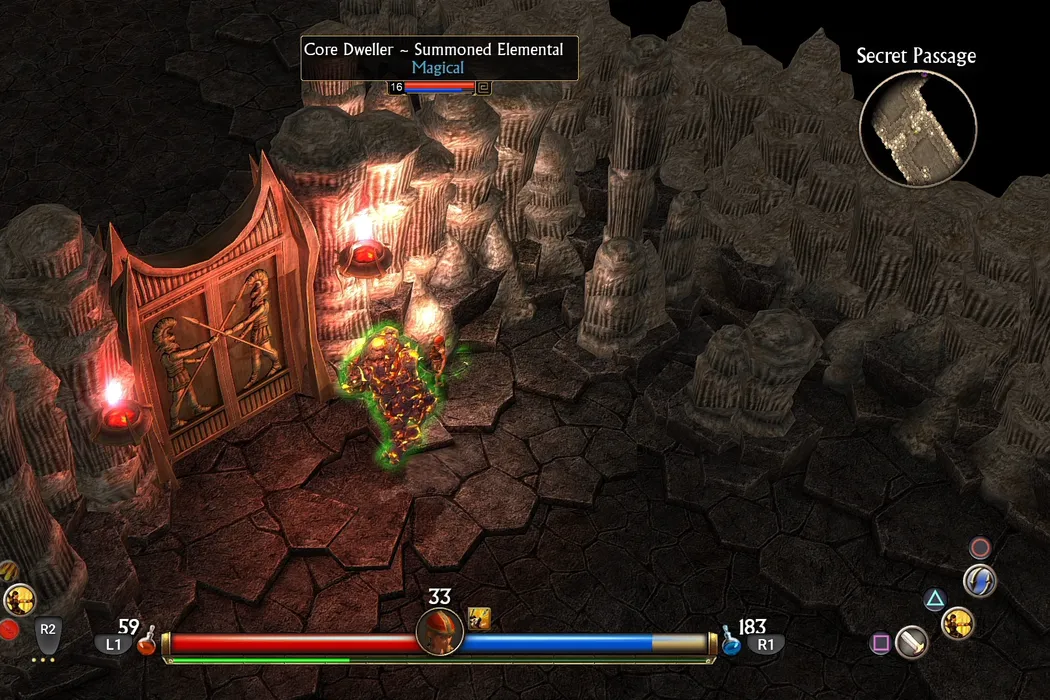Cast the blue lightning swirl skill
Viewport: 1050px width, 700px height.
click(979, 581)
